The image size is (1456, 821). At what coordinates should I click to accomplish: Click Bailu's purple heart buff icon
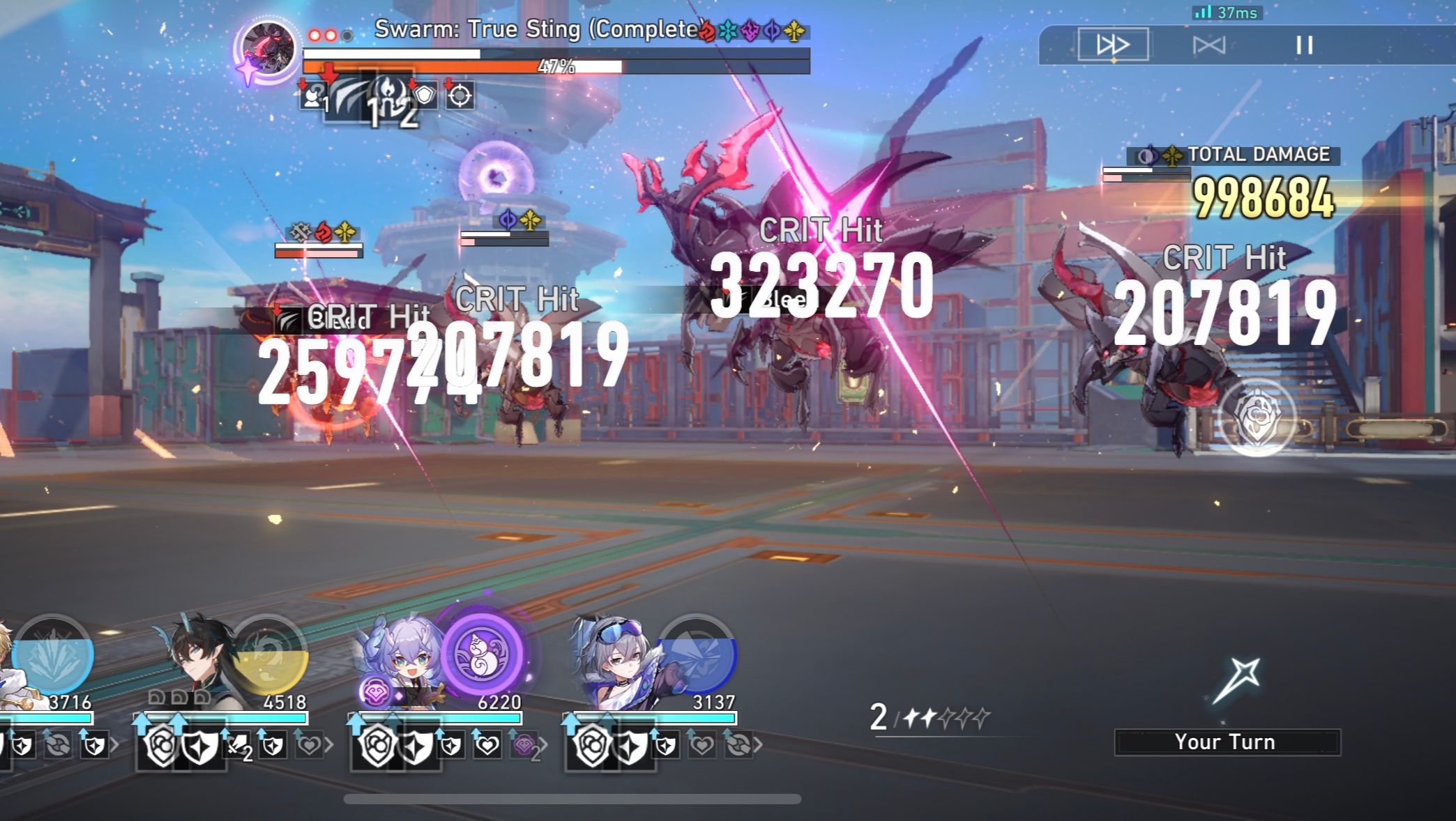pos(525,746)
